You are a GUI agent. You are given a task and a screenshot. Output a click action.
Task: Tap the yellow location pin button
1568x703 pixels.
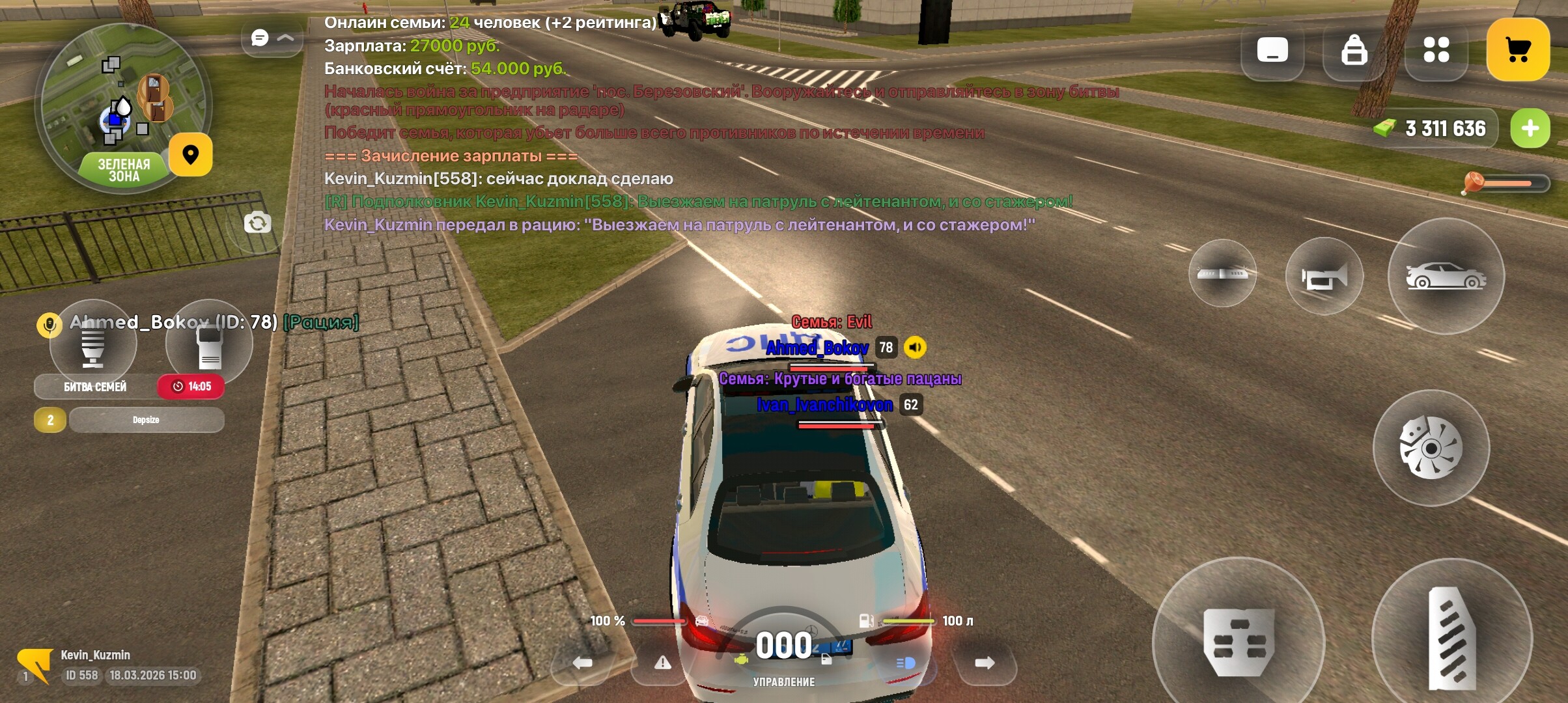click(190, 155)
